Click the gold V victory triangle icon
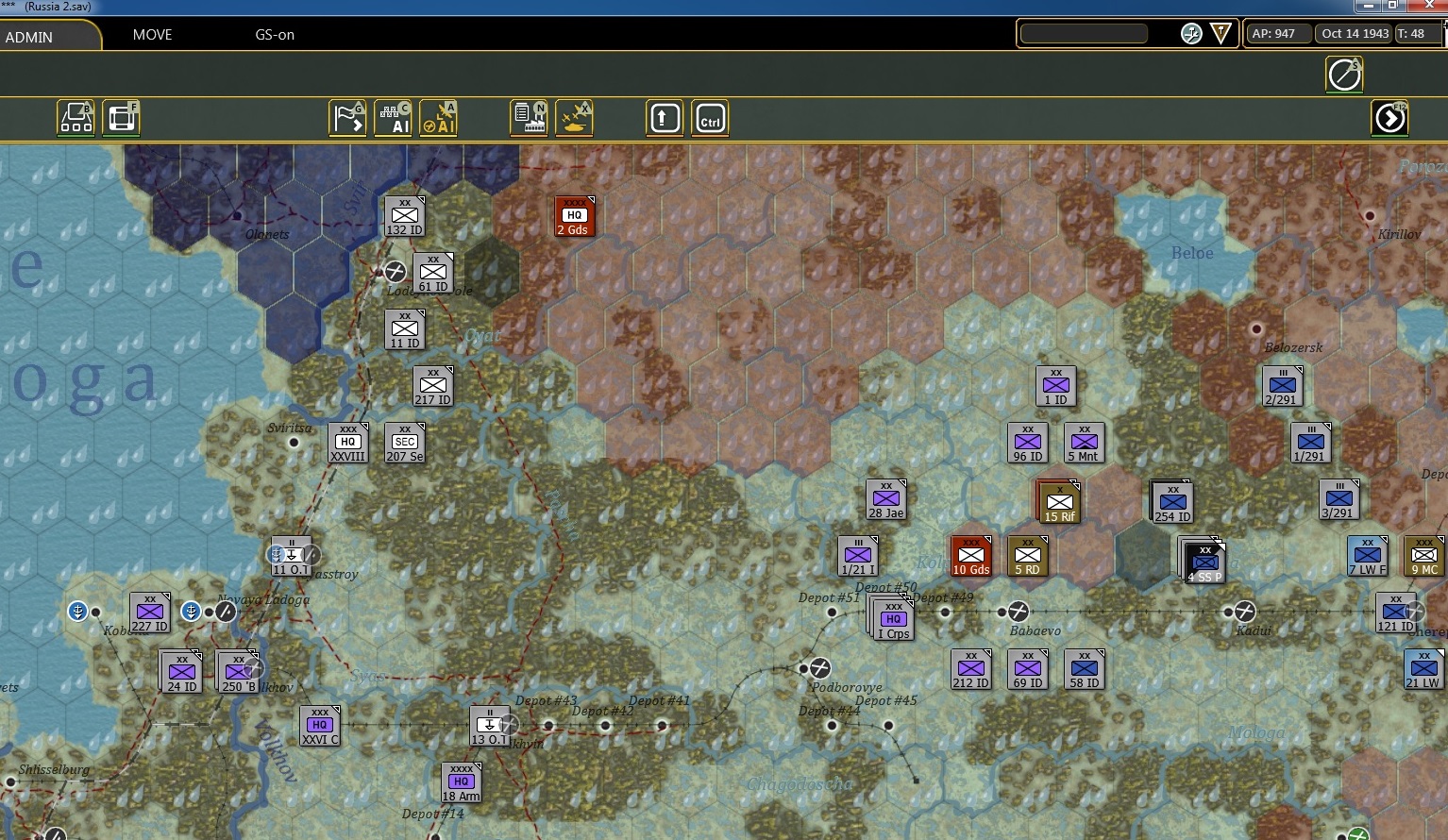Image resolution: width=1448 pixels, height=840 pixels. (1220, 33)
